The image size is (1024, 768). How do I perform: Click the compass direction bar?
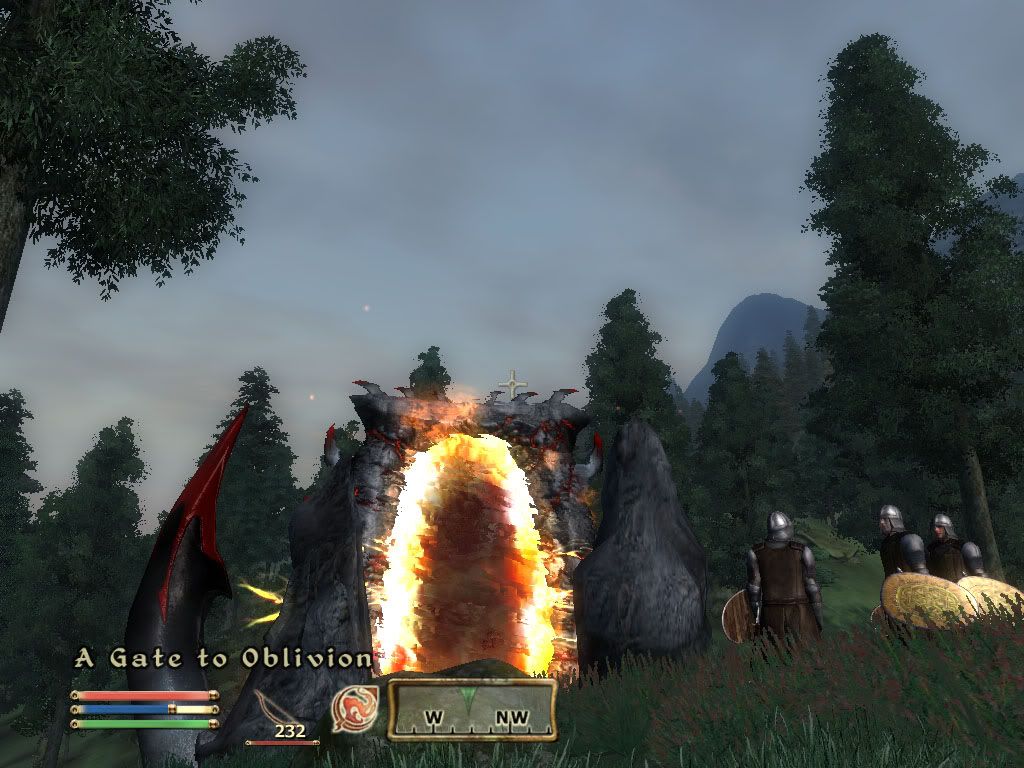(x=472, y=709)
